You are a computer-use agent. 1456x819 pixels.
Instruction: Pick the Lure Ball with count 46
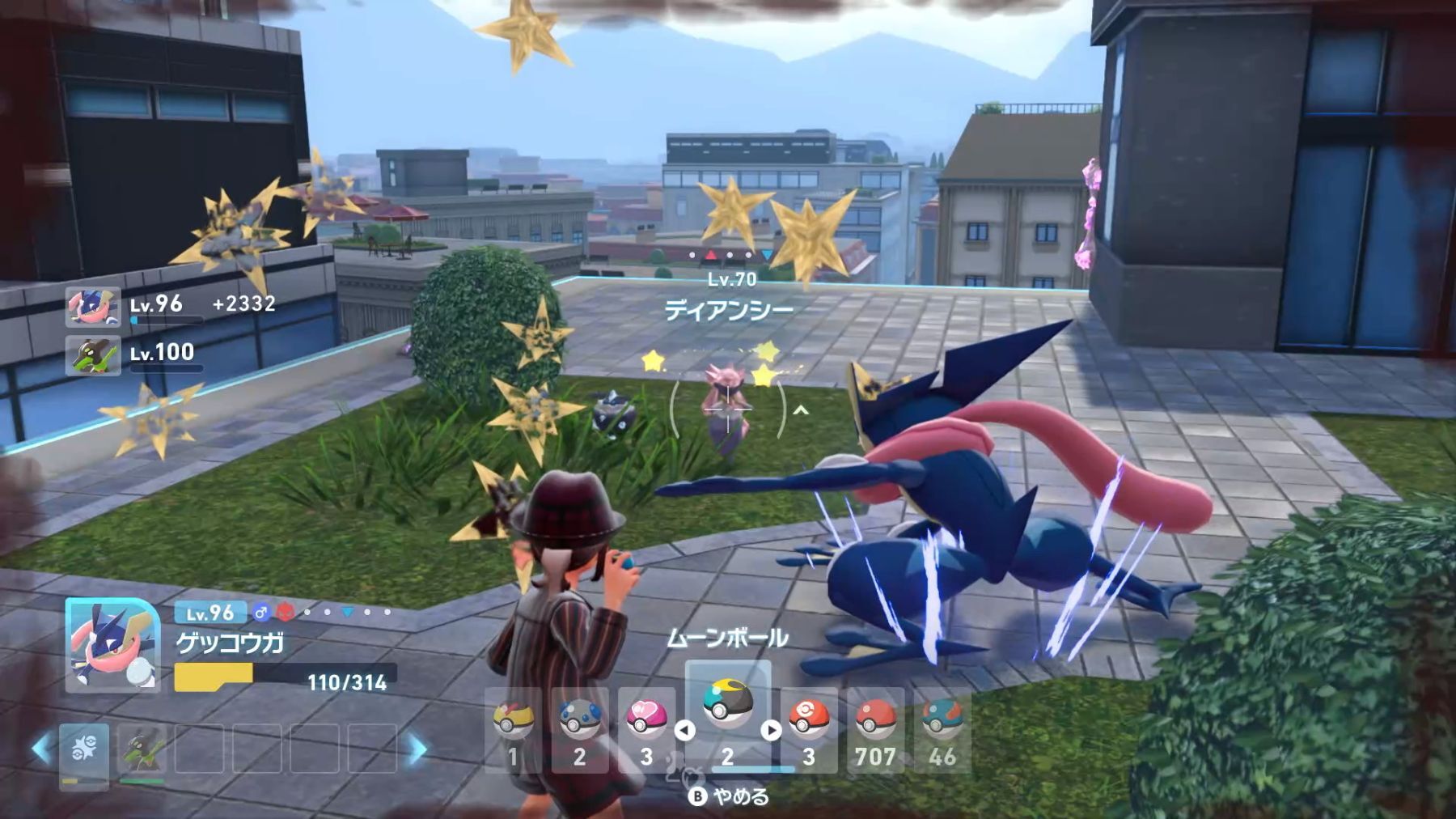(942, 730)
